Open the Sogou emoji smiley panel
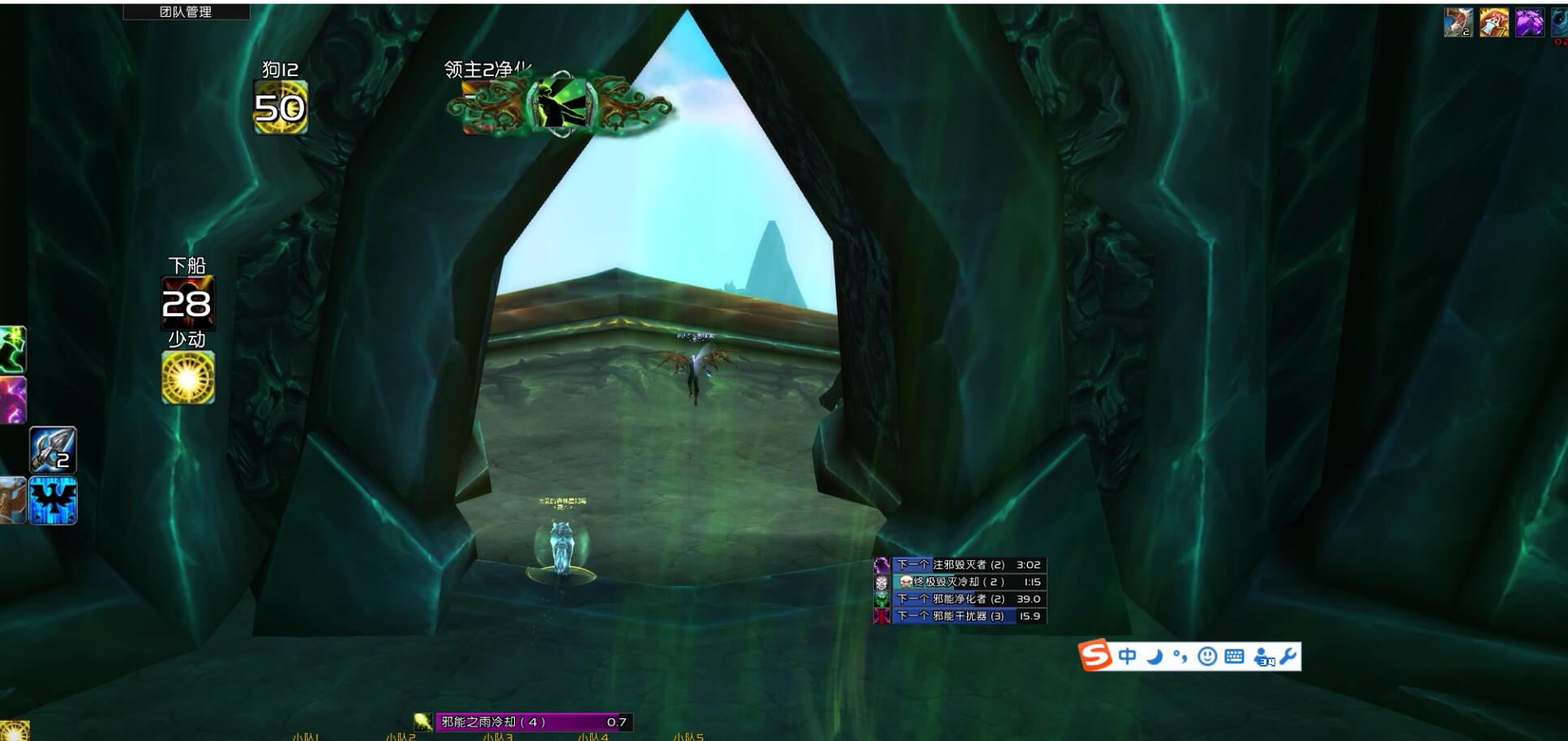Image resolution: width=1568 pixels, height=741 pixels. point(1207,656)
